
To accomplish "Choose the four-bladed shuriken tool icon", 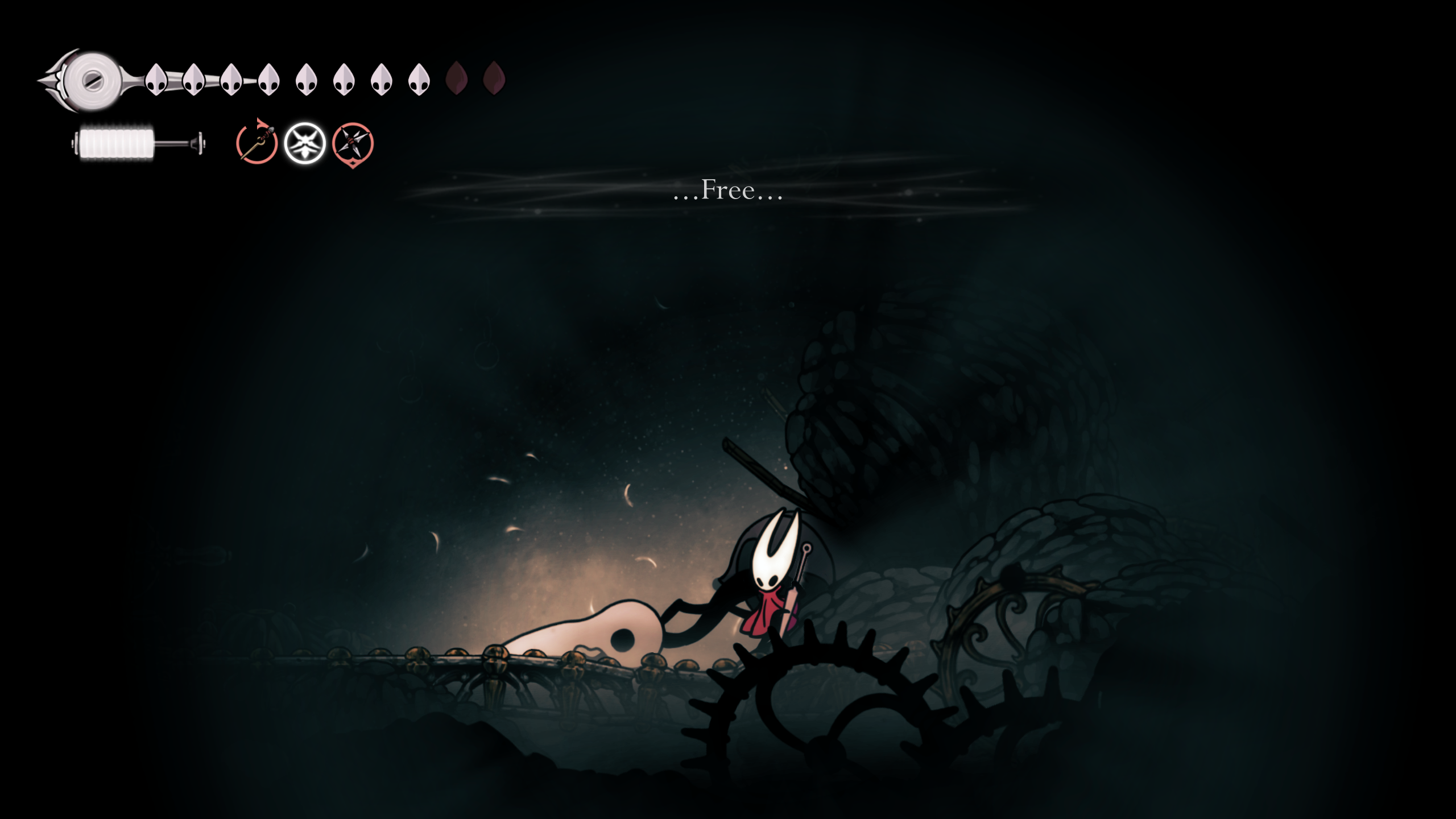I will [x=353, y=143].
